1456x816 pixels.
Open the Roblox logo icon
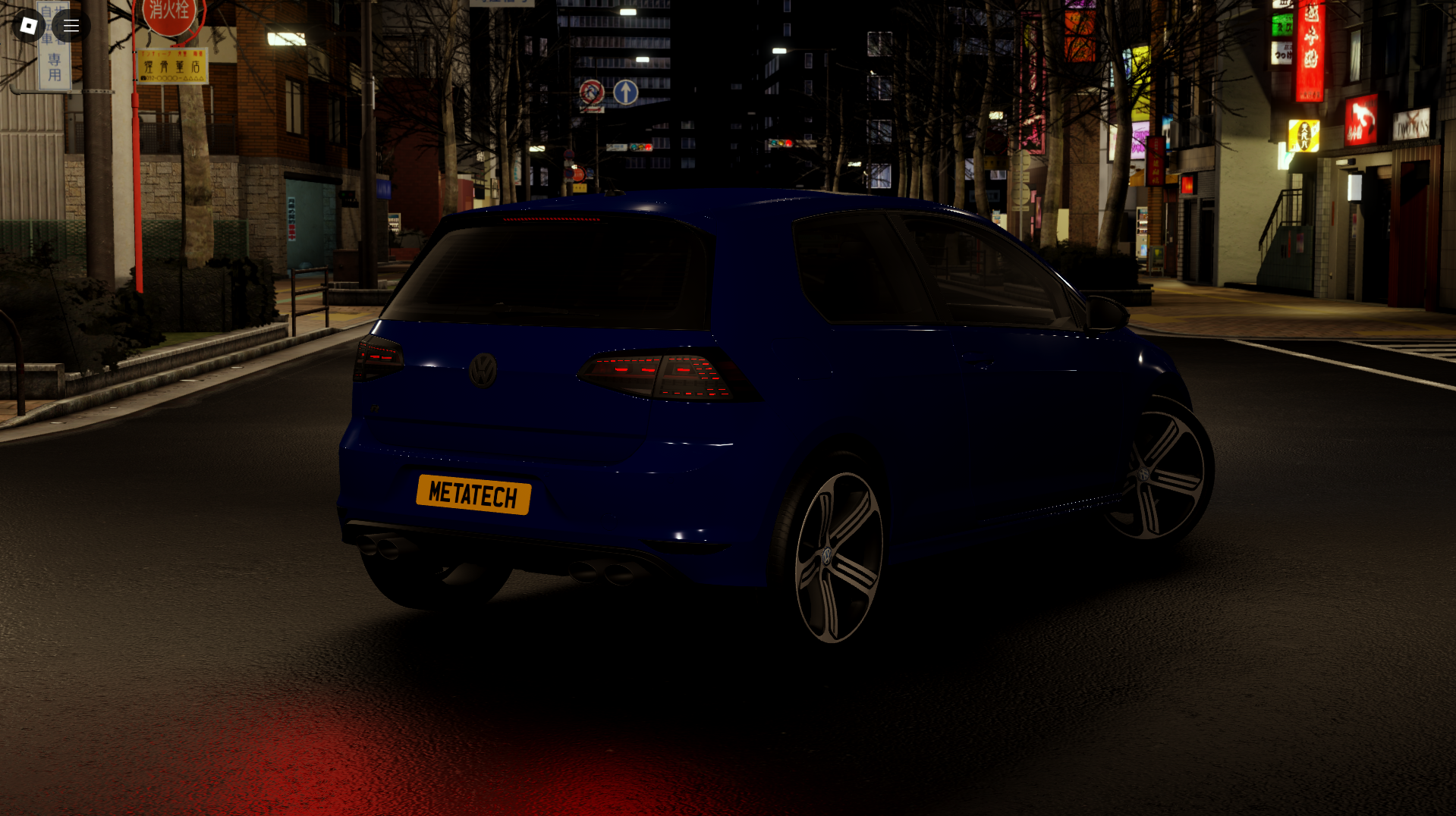click(28, 25)
